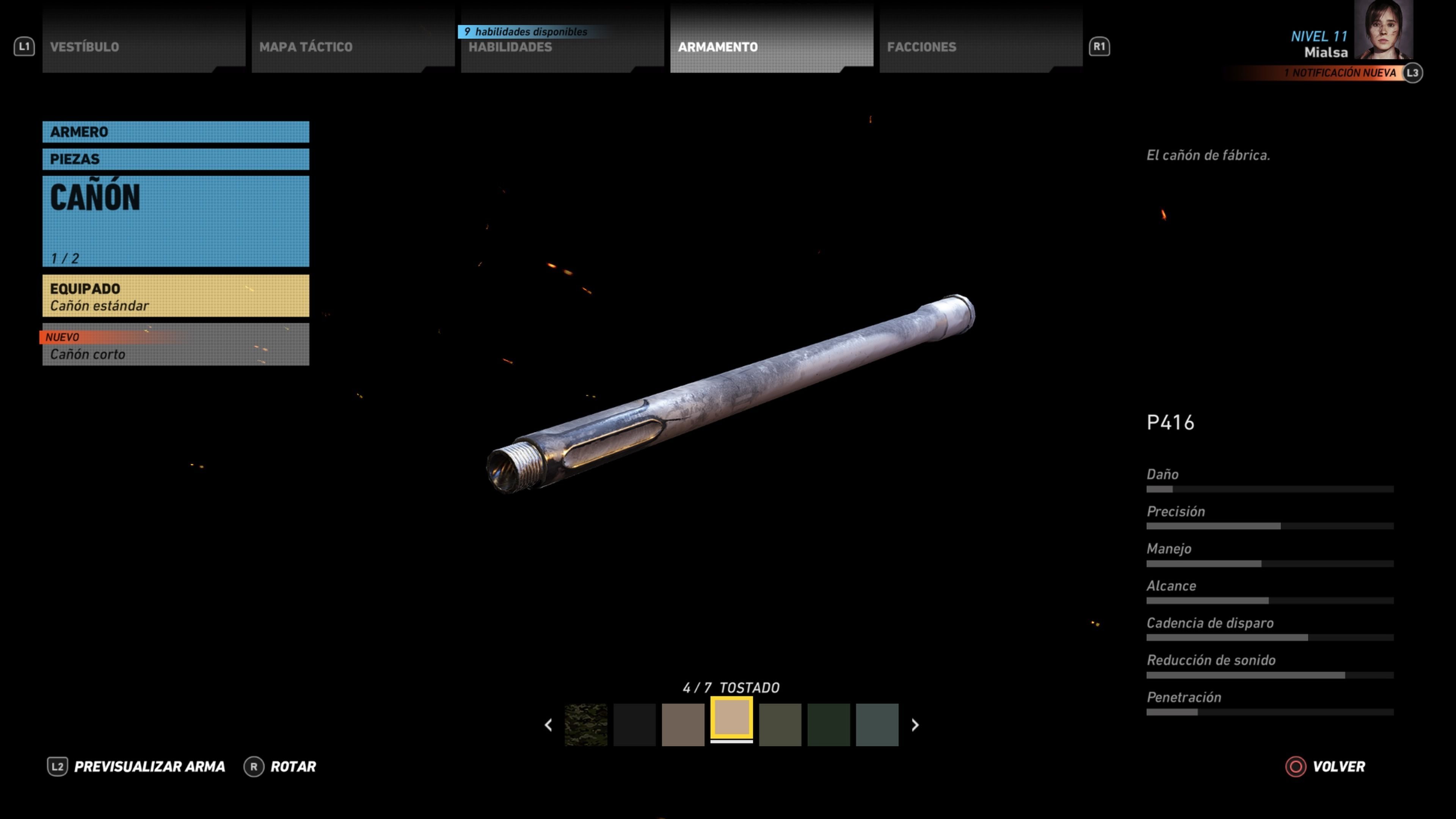1456x819 pixels.
Task: Select the equipped Cañón estándar
Action: (175, 296)
